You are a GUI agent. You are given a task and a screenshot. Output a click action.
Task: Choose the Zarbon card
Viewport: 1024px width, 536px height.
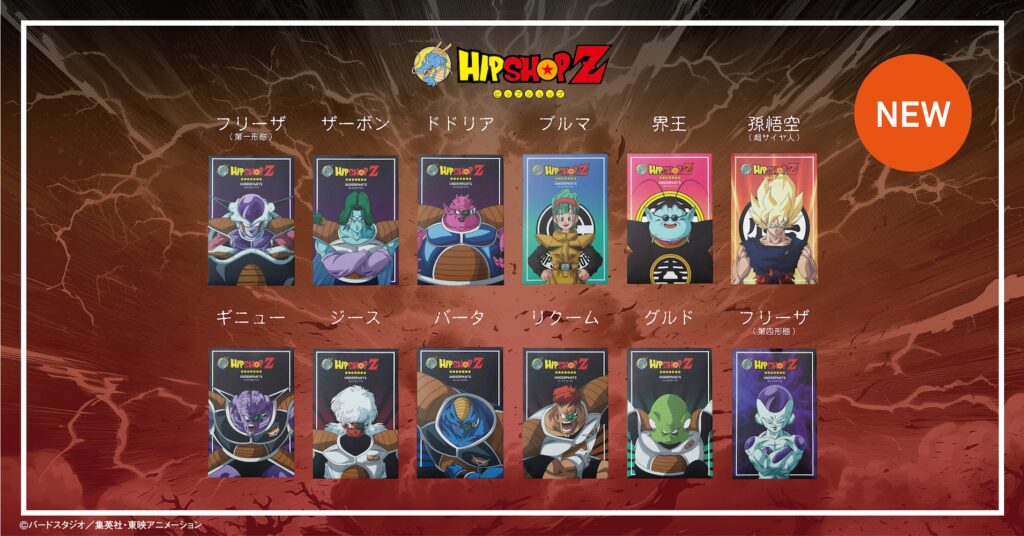356,220
